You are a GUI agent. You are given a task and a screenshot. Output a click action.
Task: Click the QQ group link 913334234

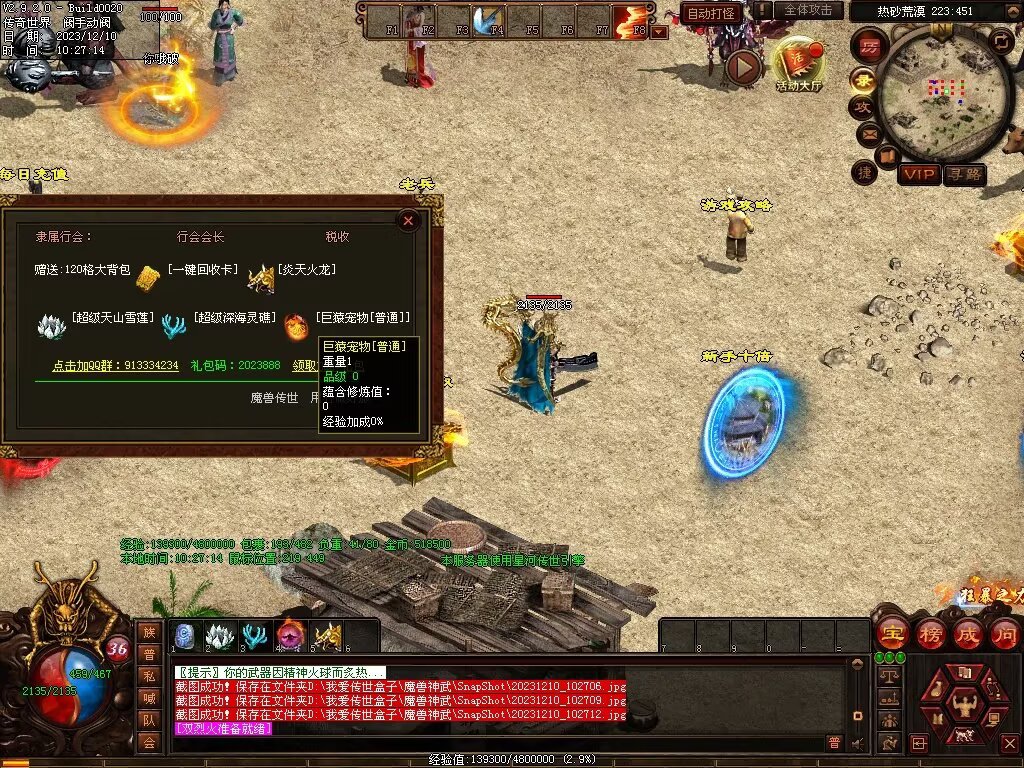pos(115,366)
